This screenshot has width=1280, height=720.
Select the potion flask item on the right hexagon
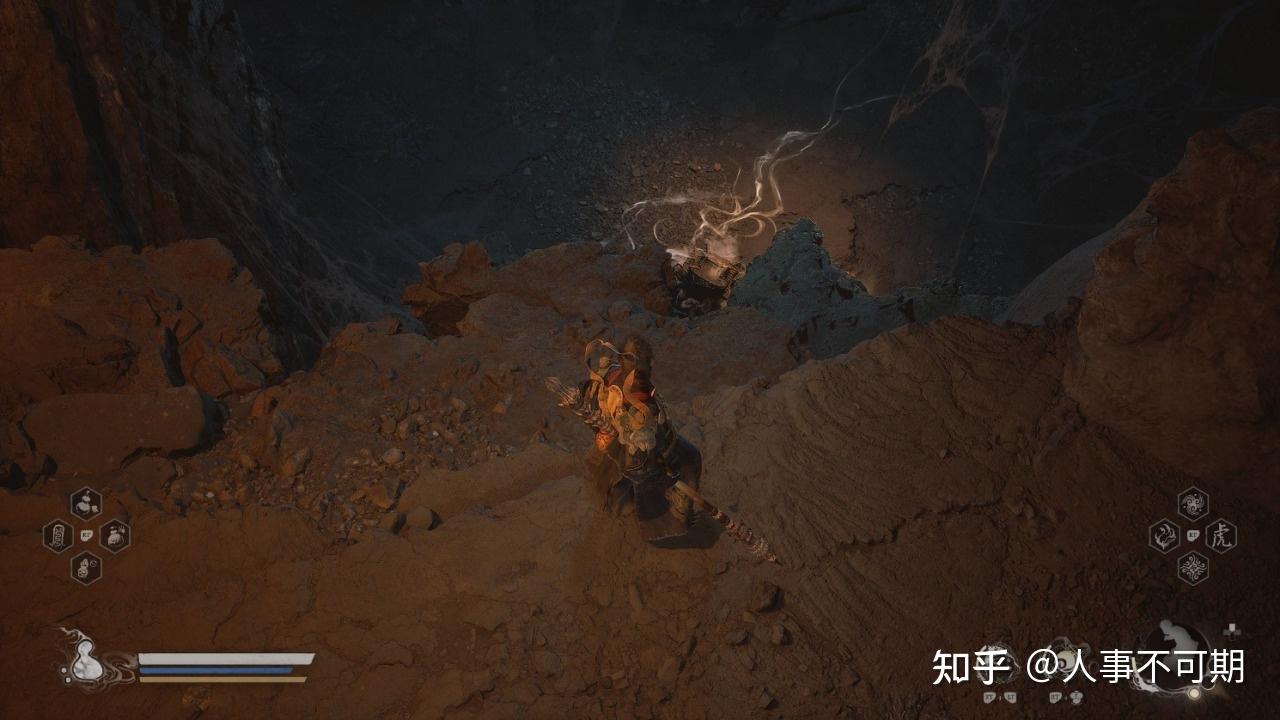click(114, 537)
